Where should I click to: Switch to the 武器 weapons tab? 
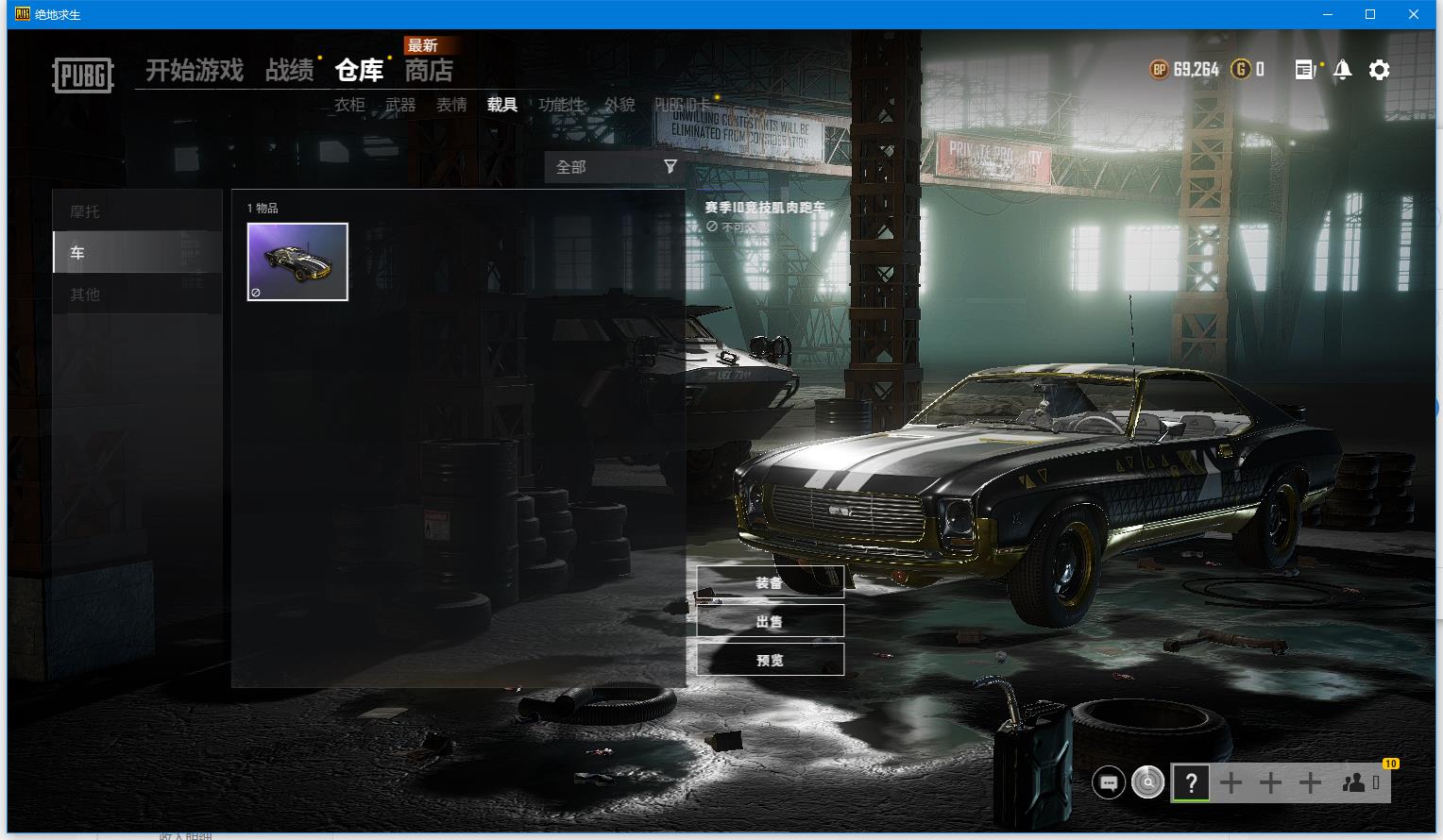coord(400,105)
